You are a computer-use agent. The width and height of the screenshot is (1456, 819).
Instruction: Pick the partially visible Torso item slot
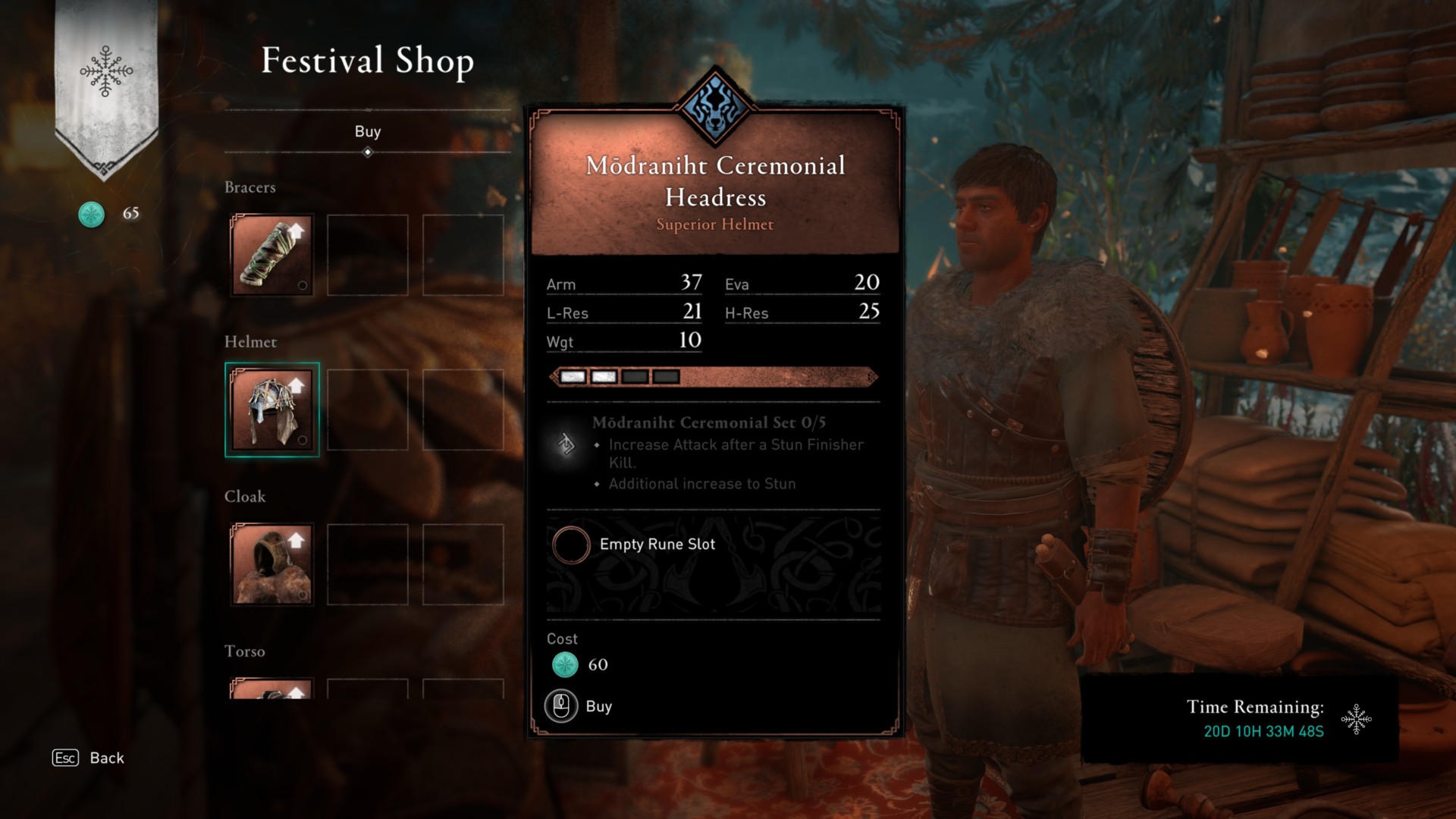pyautogui.click(x=272, y=689)
